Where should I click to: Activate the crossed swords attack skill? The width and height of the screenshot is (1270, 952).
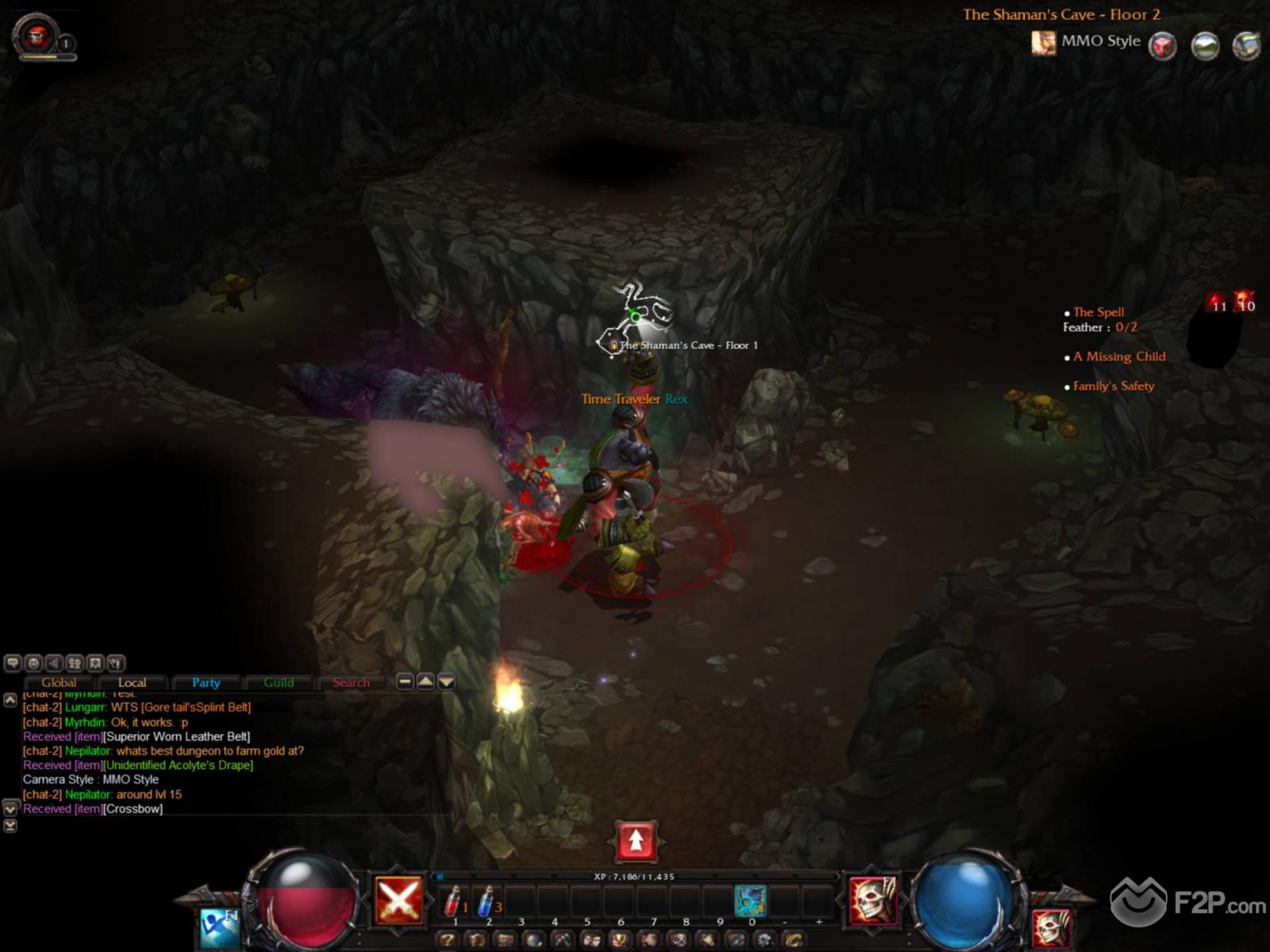[x=398, y=900]
